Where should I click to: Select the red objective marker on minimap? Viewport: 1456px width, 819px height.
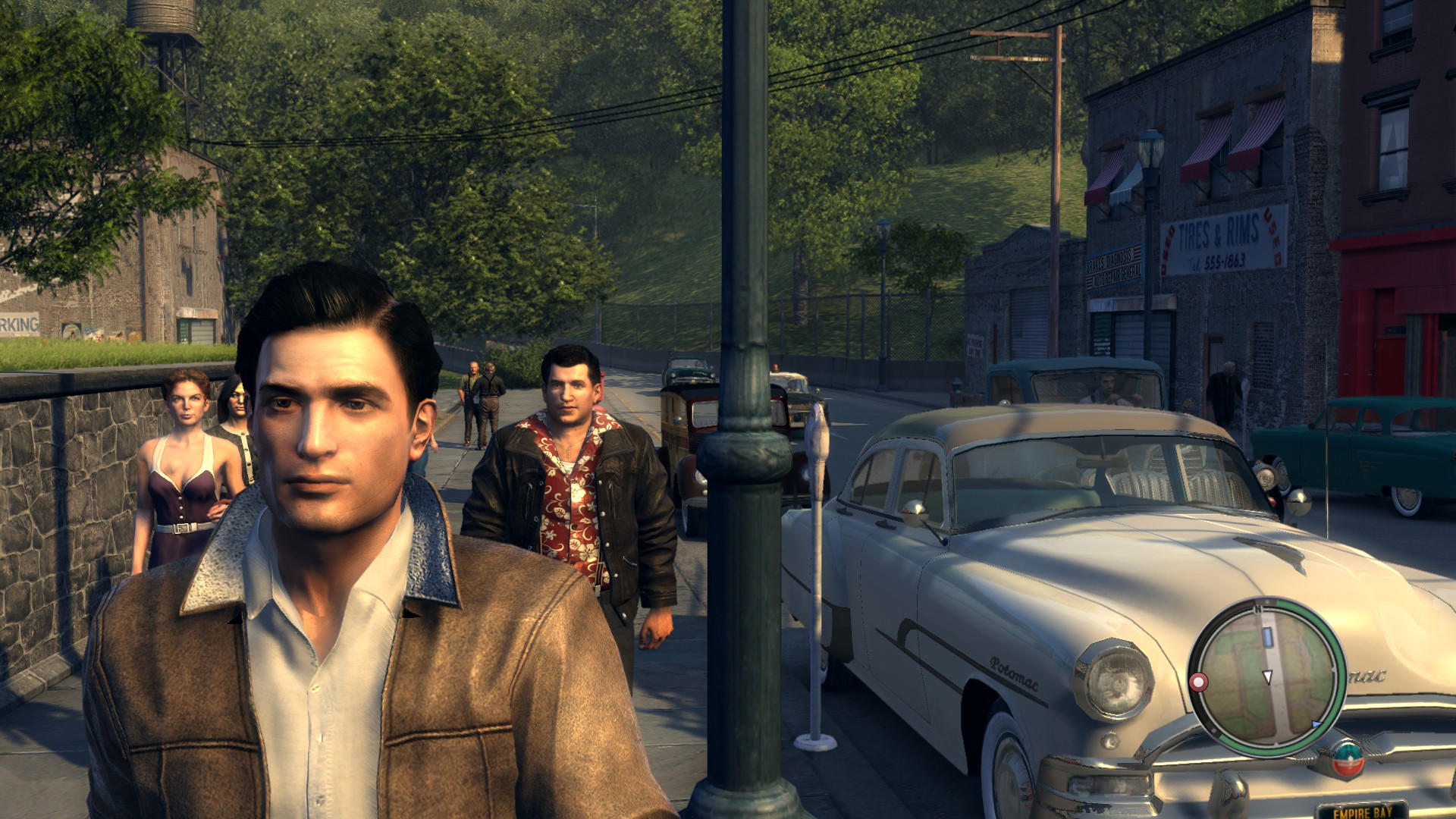(1199, 682)
